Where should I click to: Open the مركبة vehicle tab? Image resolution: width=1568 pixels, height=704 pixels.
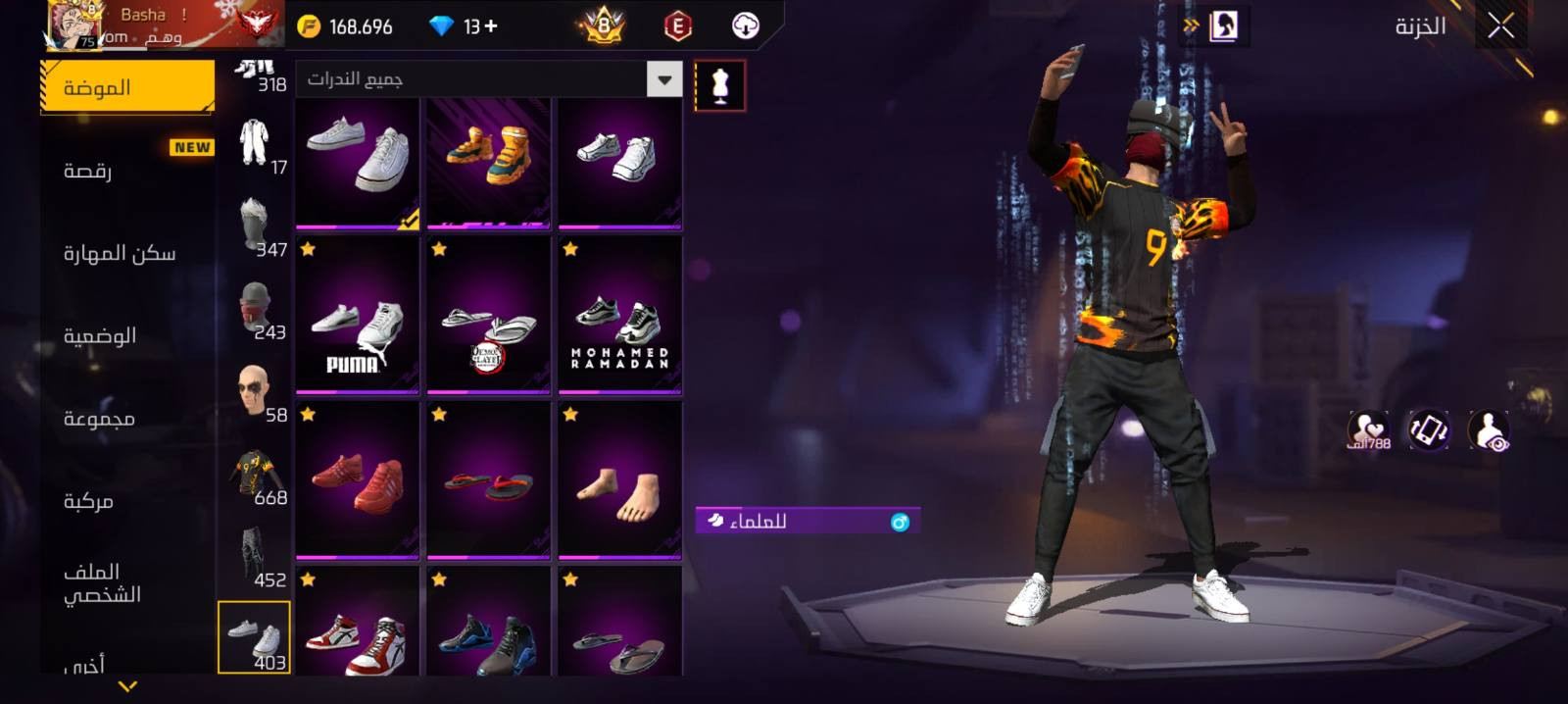(x=88, y=501)
